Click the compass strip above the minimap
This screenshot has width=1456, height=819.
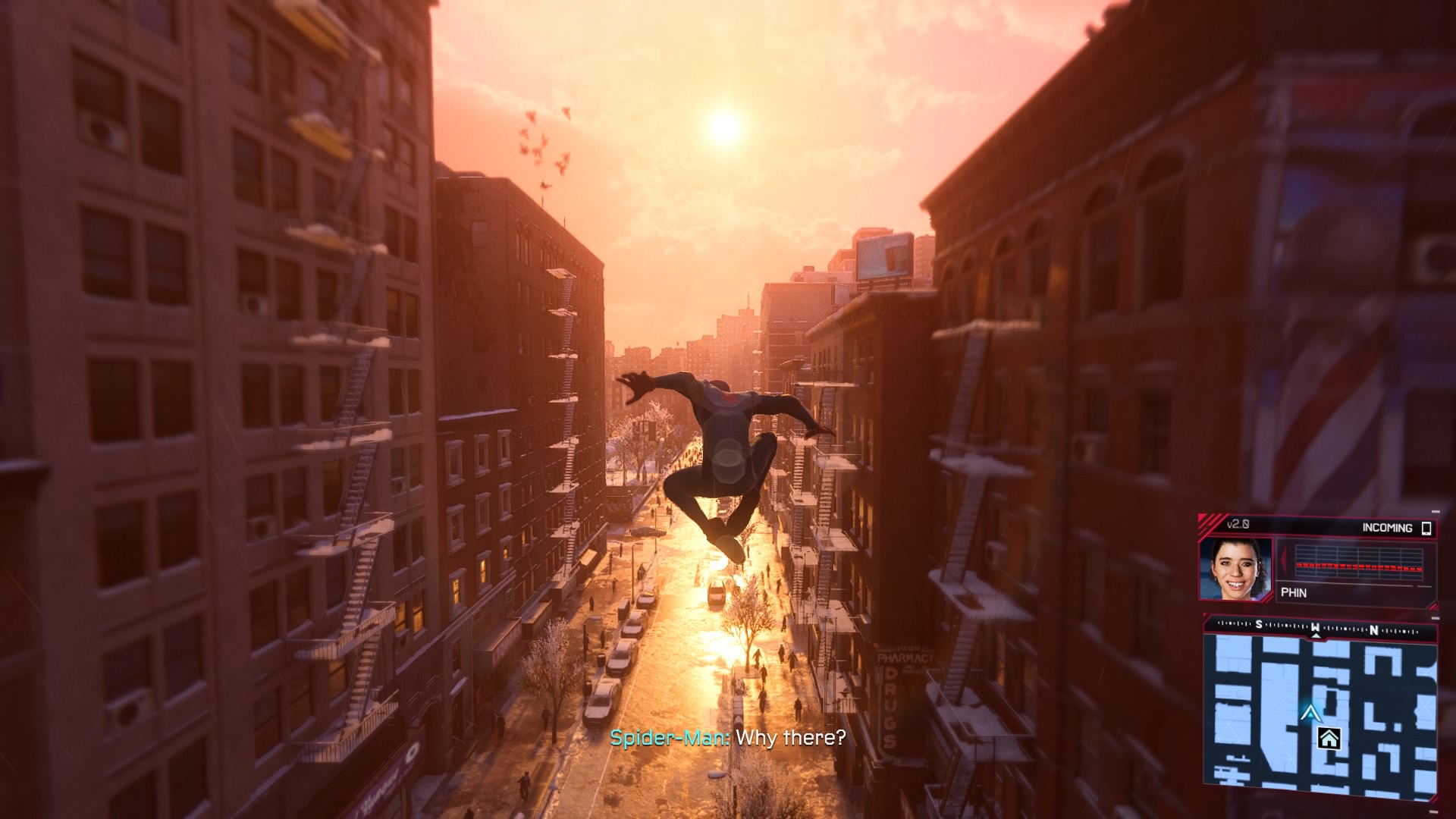(1319, 628)
